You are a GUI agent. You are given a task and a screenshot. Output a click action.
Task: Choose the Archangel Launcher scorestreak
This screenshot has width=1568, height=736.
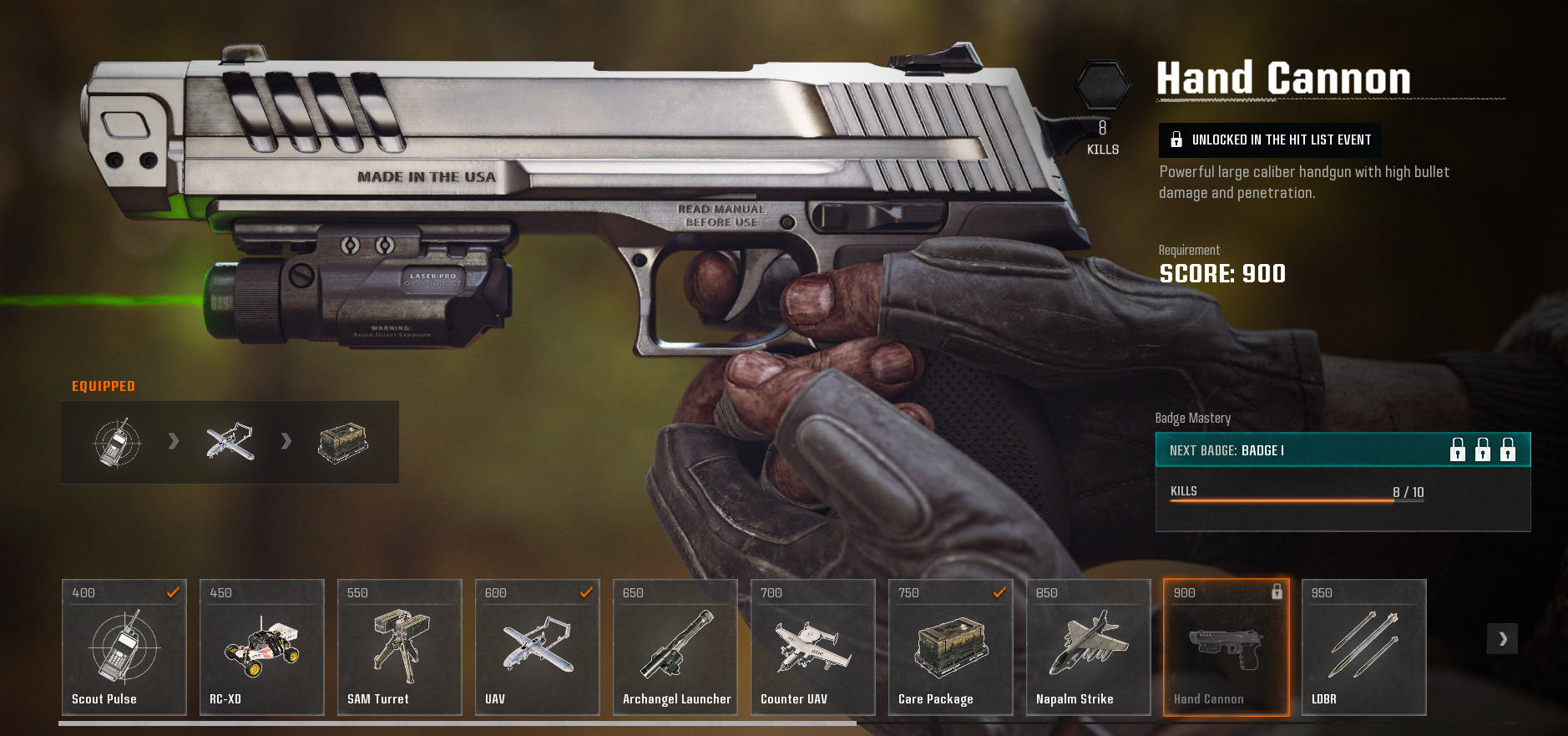(x=675, y=647)
